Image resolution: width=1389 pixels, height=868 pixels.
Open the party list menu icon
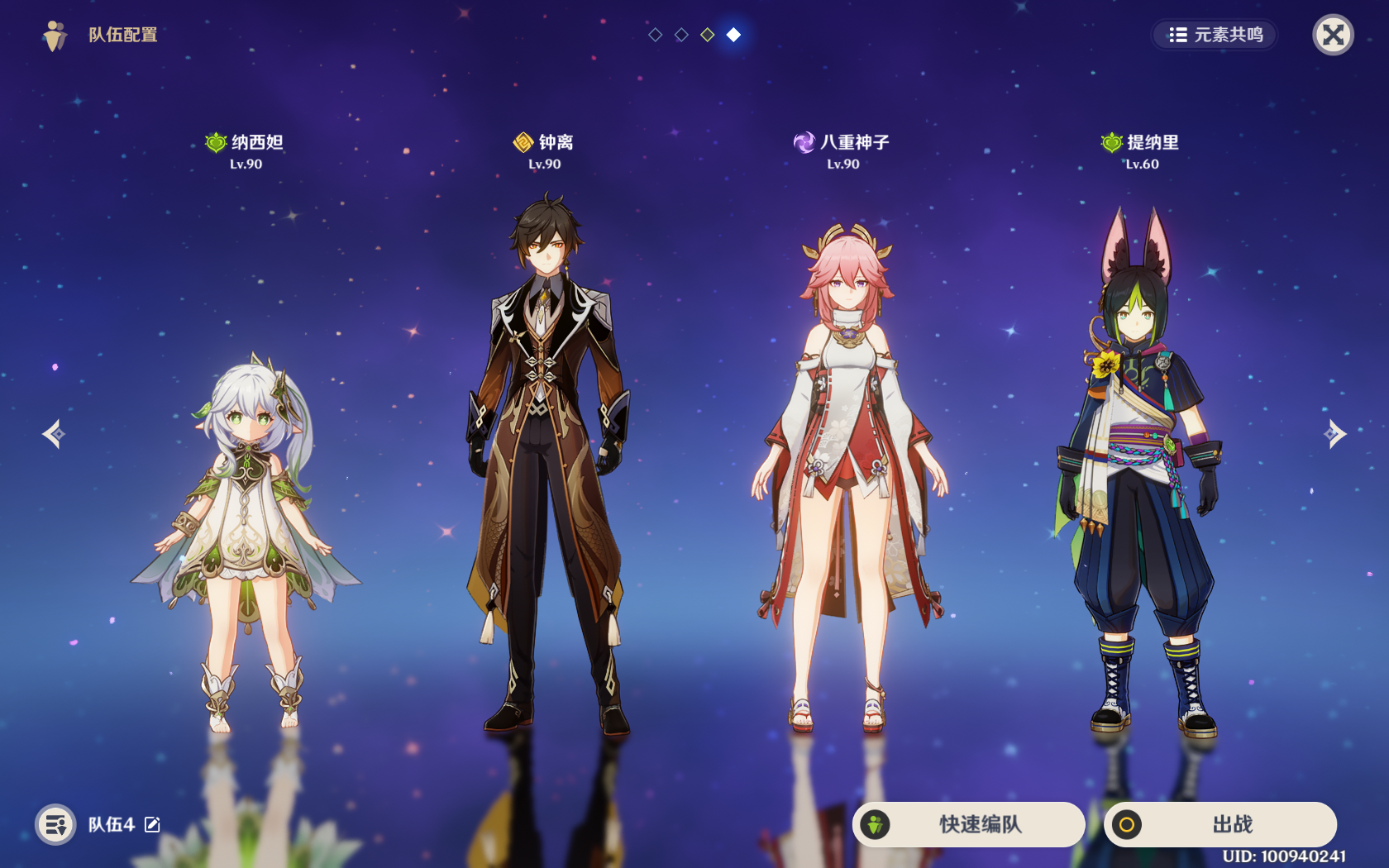point(55,824)
